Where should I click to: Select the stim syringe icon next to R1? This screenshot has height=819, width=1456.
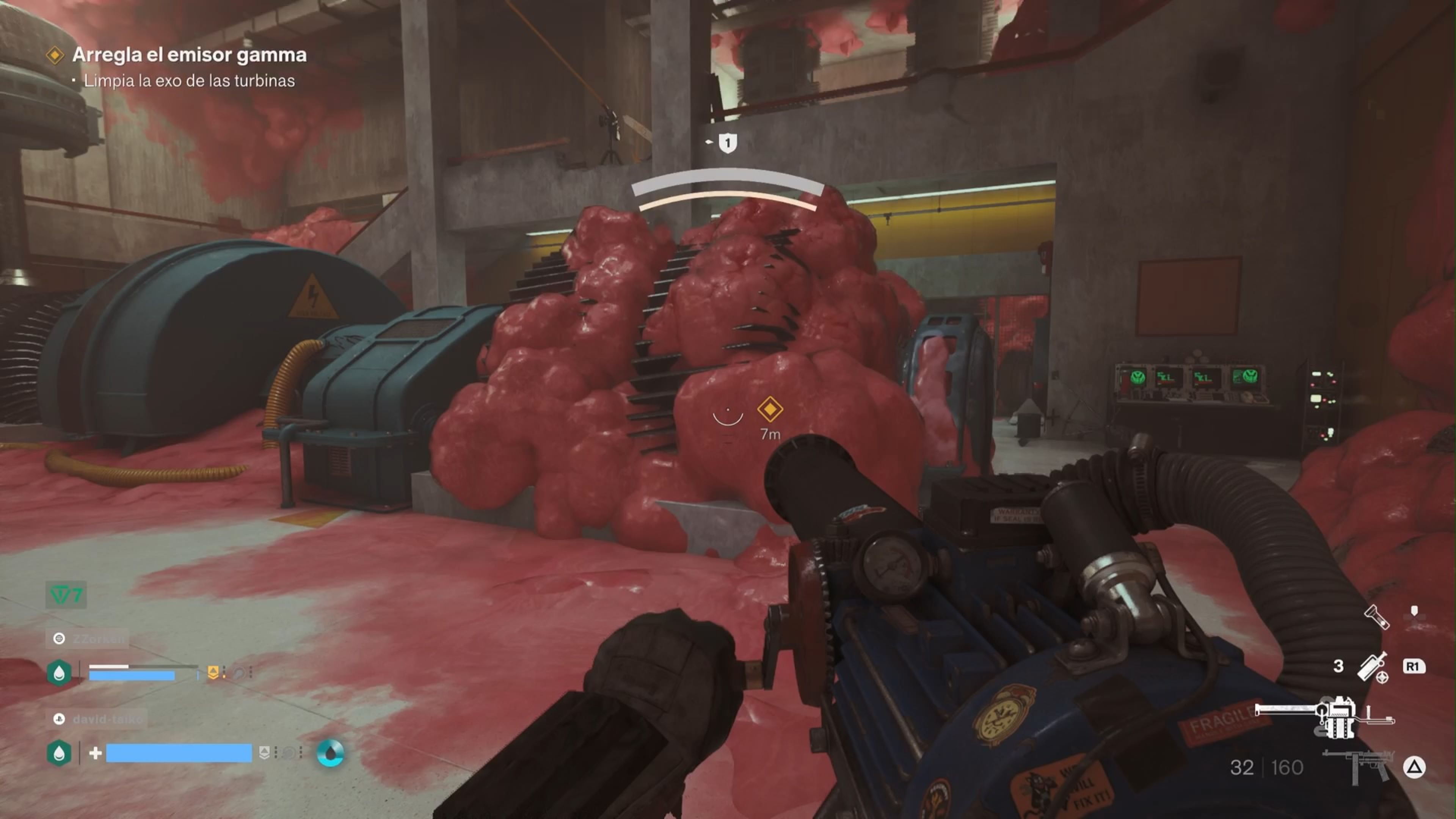[1372, 668]
